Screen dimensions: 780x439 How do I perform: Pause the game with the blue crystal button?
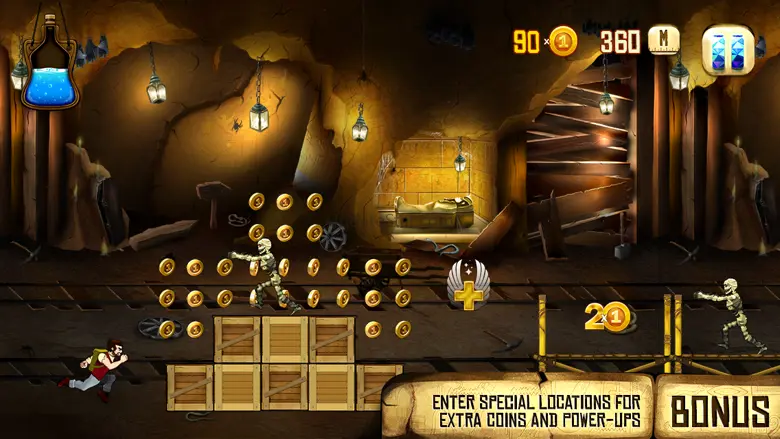pyautogui.click(x=727, y=49)
